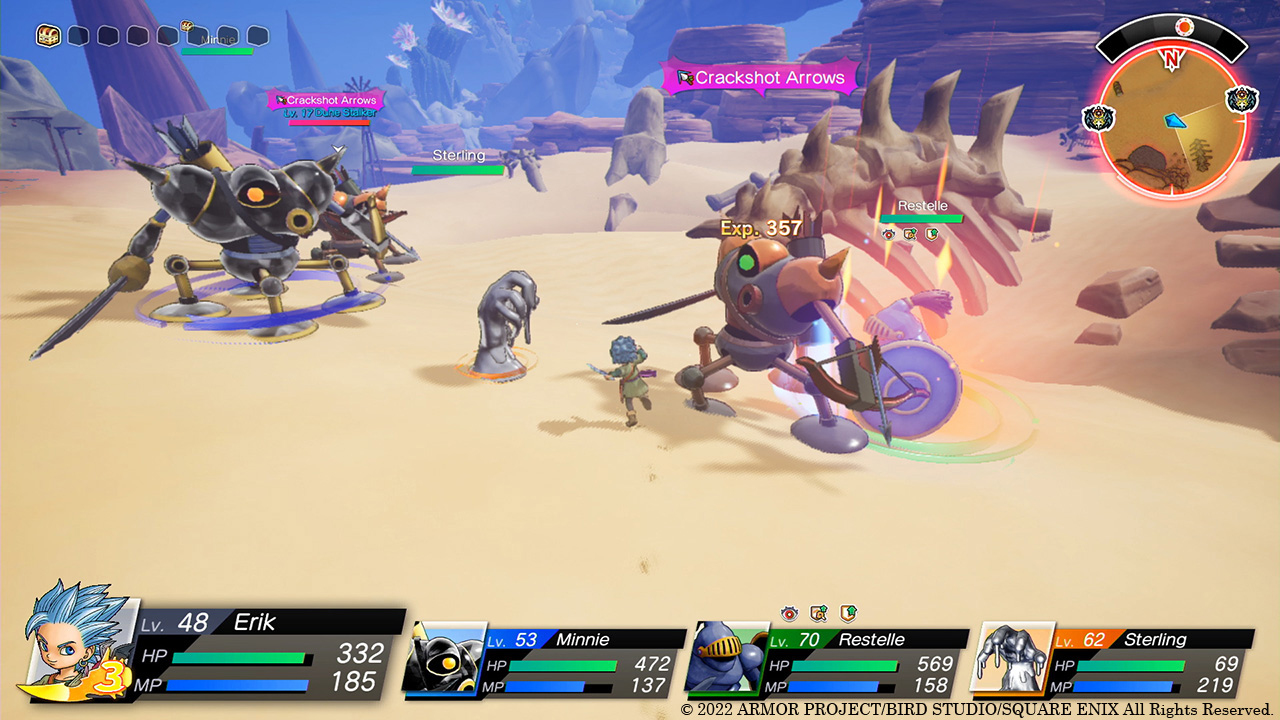Select the minimap's north compass marker
The height and width of the screenshot is (720, 1280).
(1171, 59)
